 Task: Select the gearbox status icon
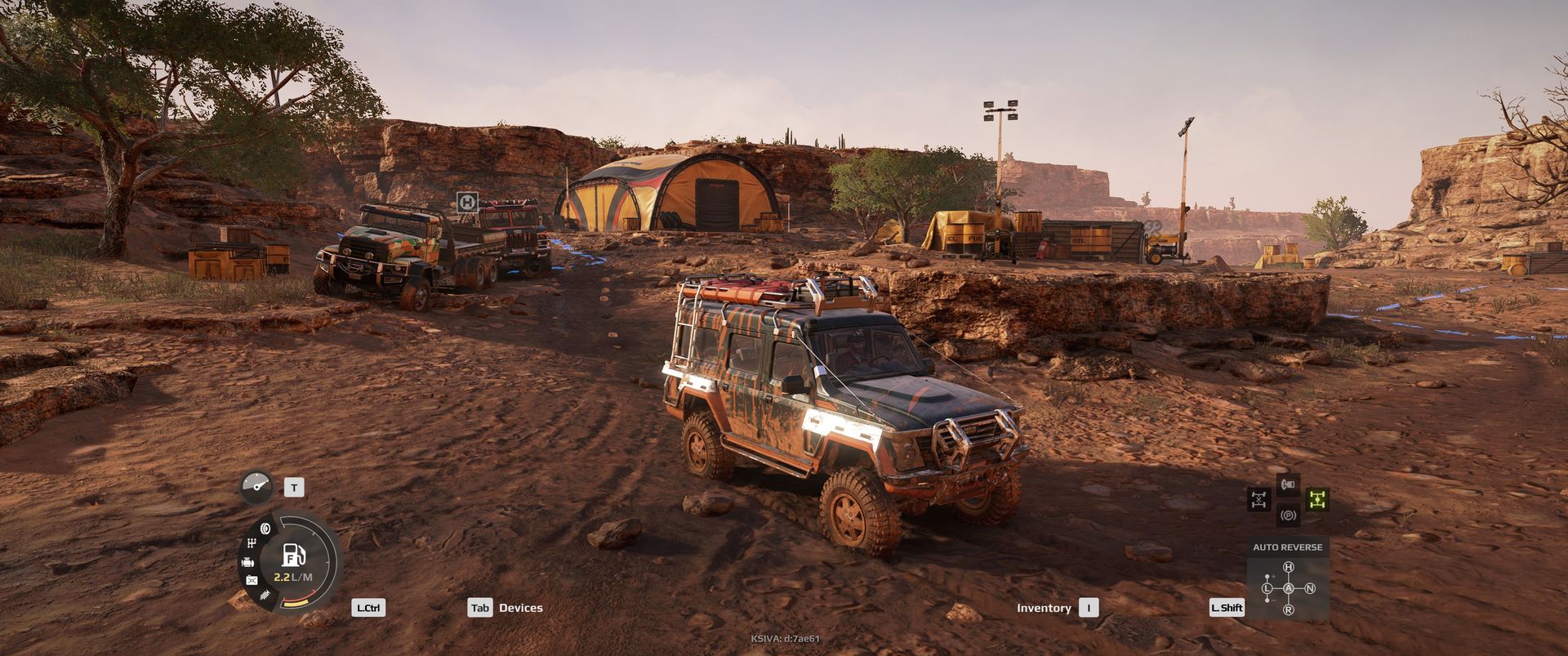[x=251, y=542]
